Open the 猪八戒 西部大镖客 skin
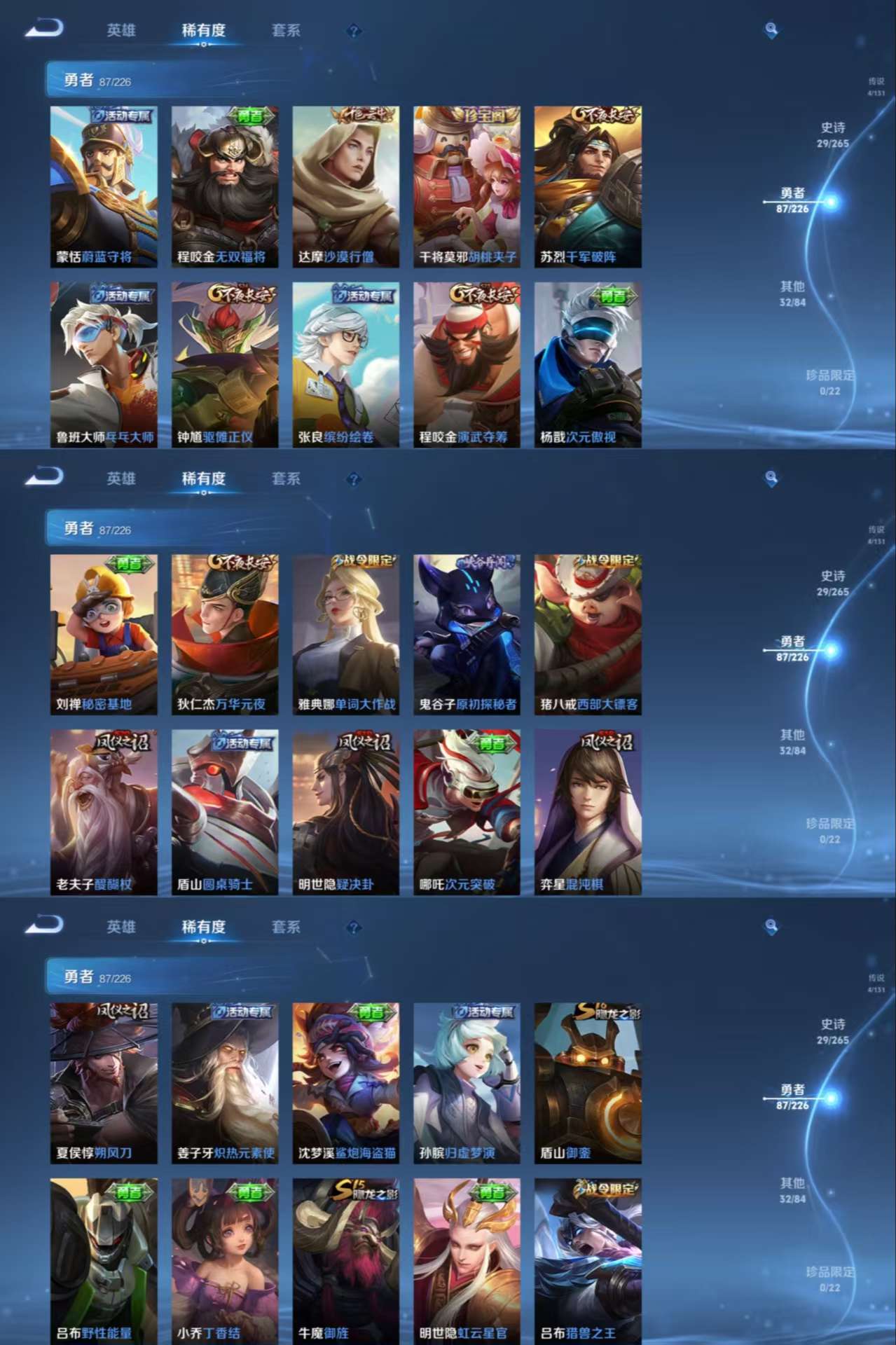 click(x=588, y=635)
